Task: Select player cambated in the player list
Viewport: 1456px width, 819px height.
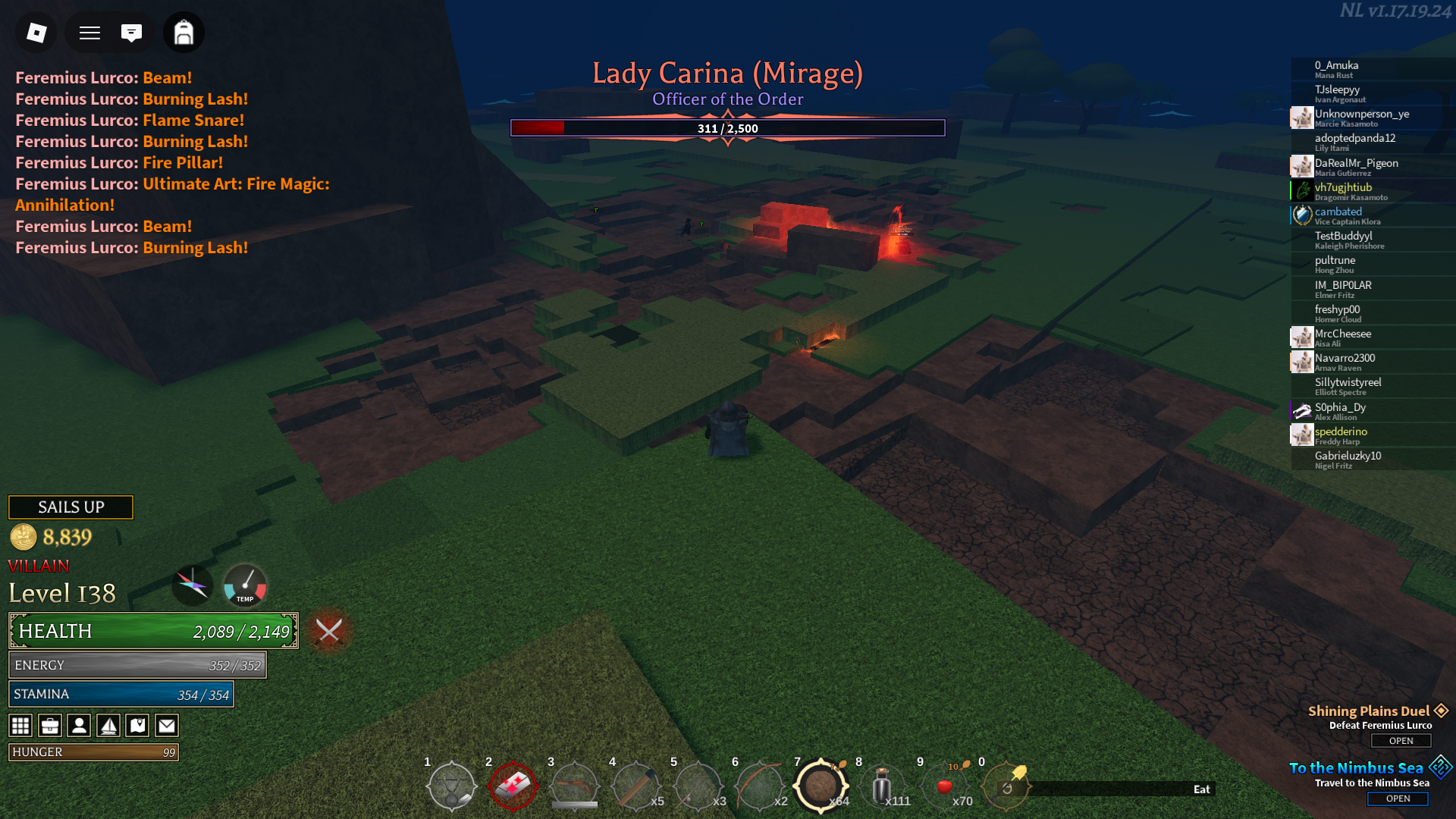Action: coord(1338,212)
